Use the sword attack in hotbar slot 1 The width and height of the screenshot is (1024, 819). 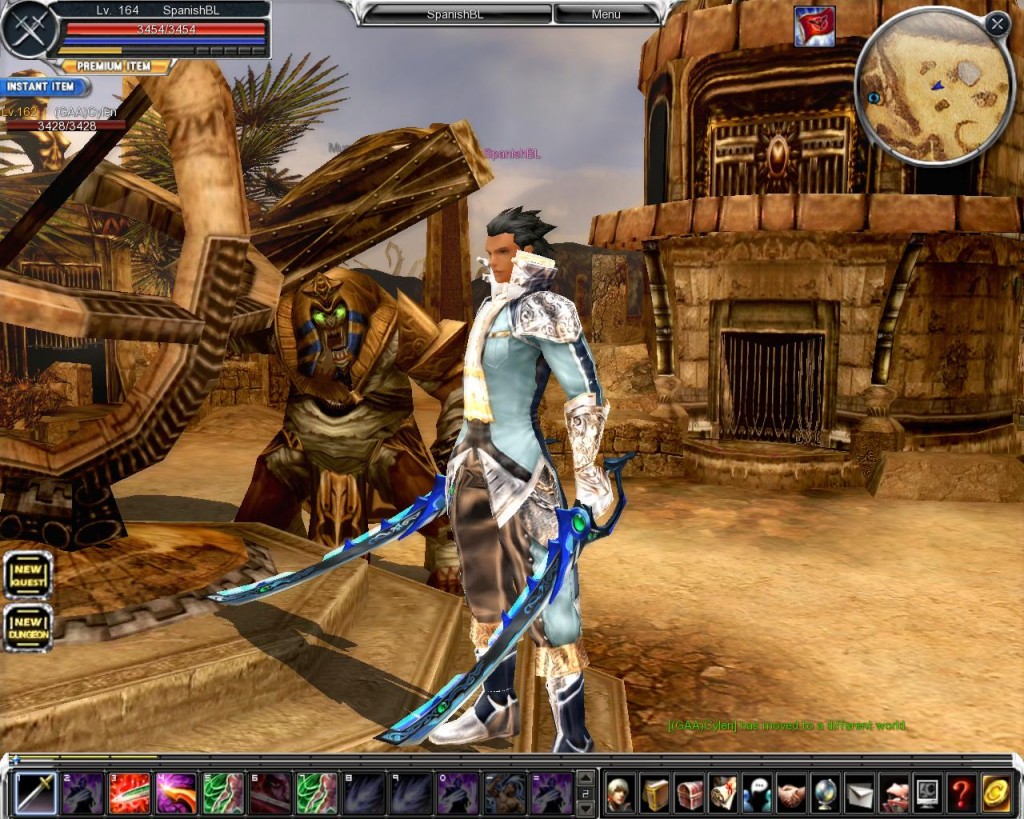(x=35, y=793)
